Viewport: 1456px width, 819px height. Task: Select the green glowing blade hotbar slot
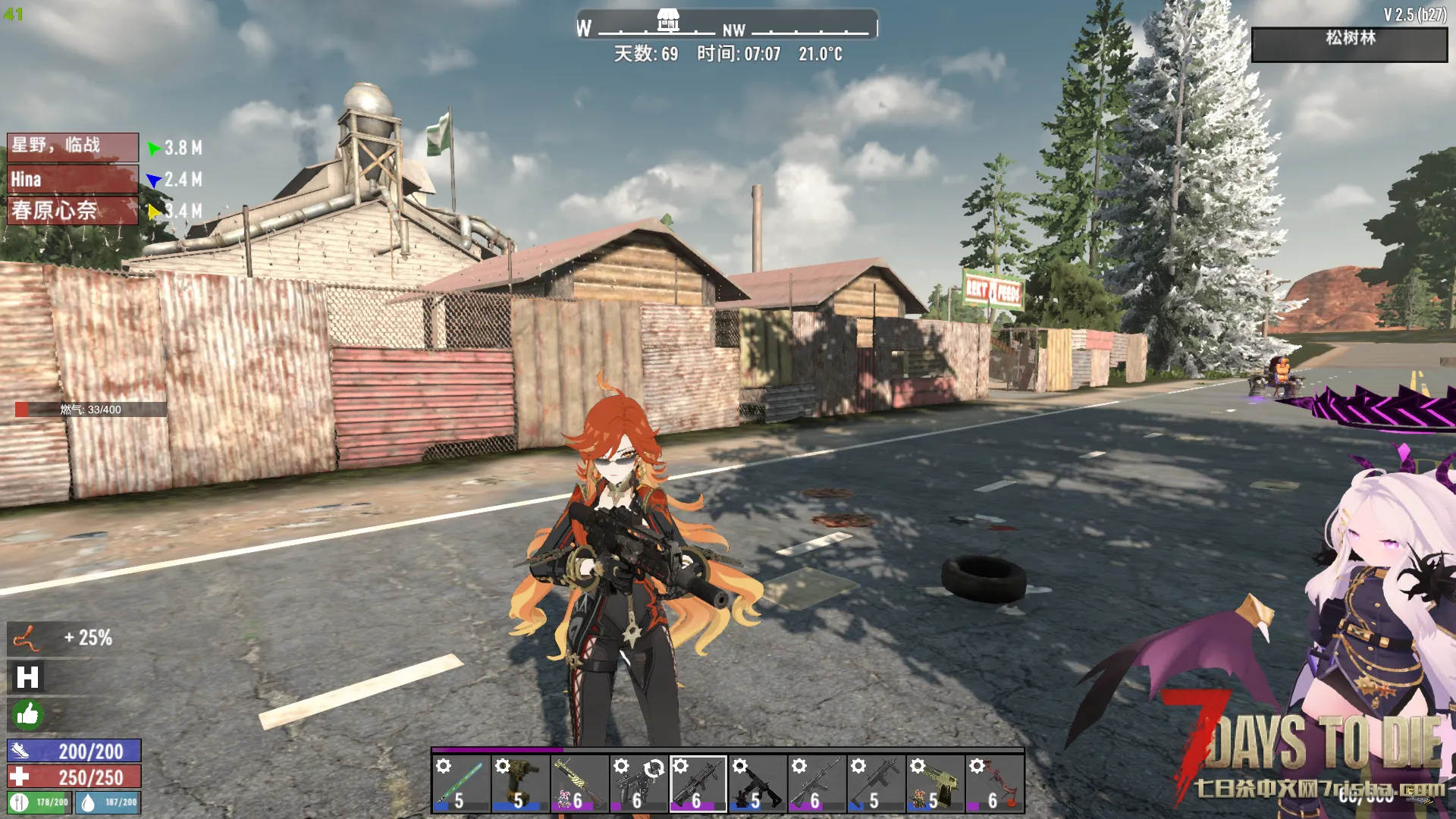(461, 784)
